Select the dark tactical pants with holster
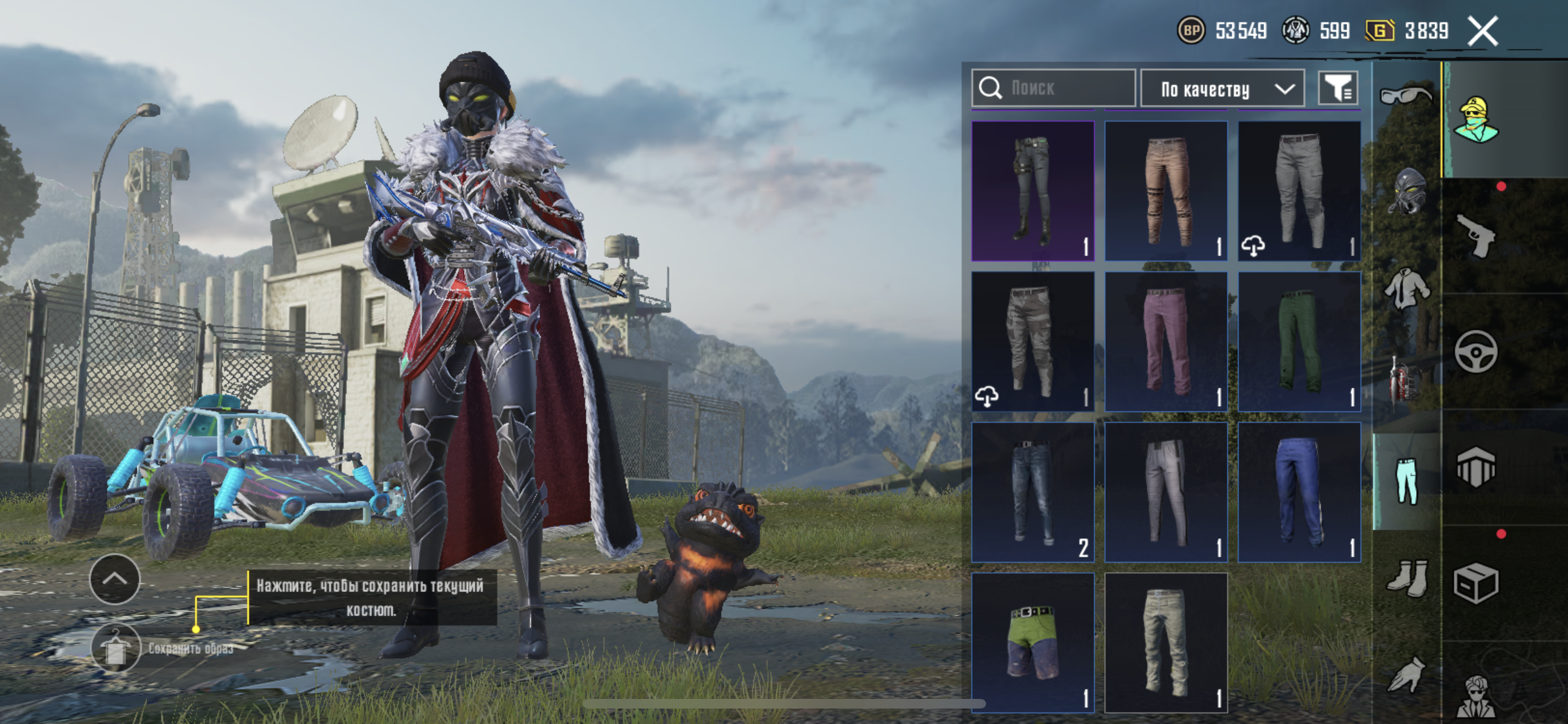1568x724 pixels. tap(1032, 191)
